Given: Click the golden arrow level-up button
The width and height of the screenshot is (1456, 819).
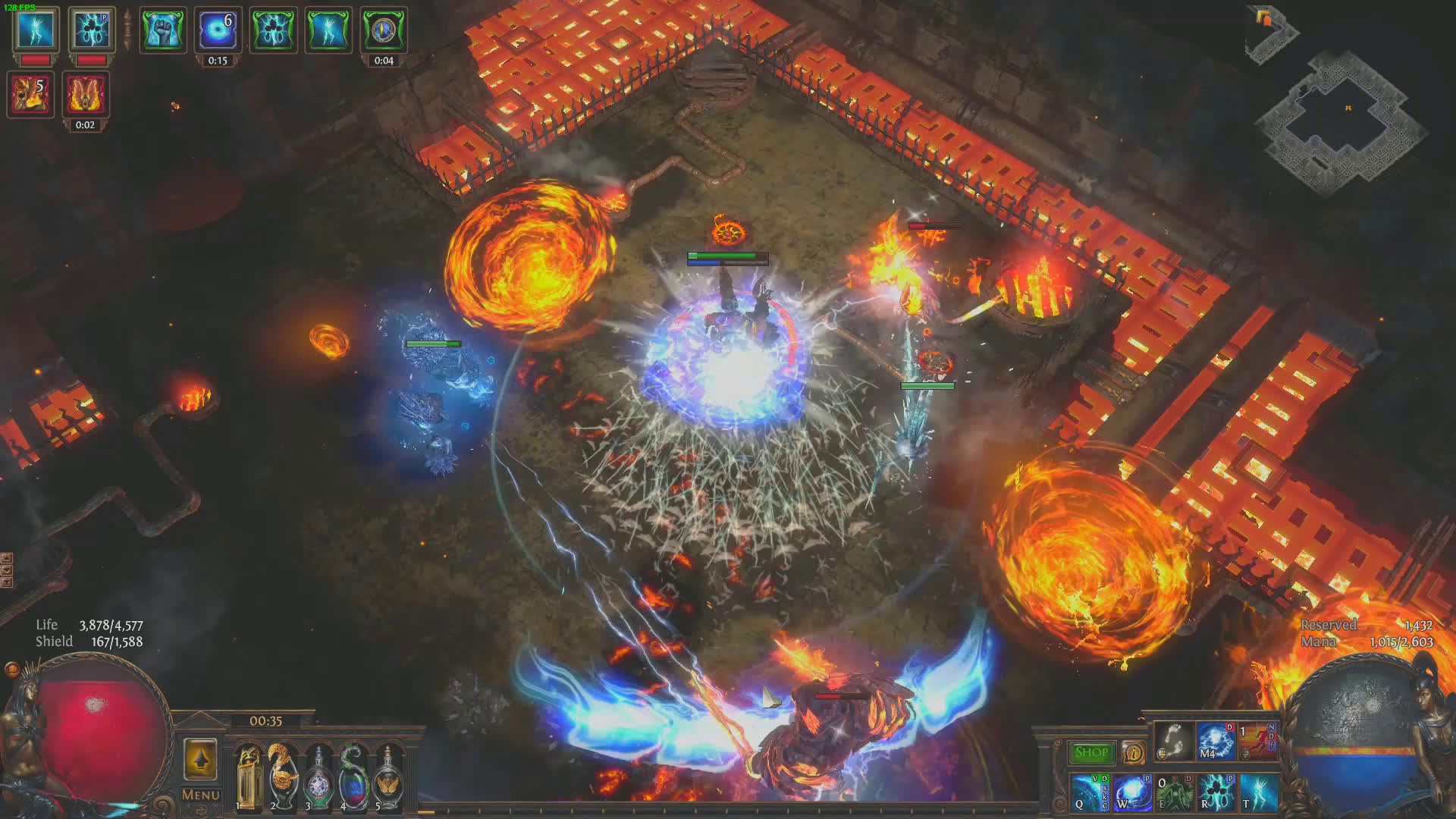Looking at the screenshot, I should pyautogui.click(x=200, y=759).
